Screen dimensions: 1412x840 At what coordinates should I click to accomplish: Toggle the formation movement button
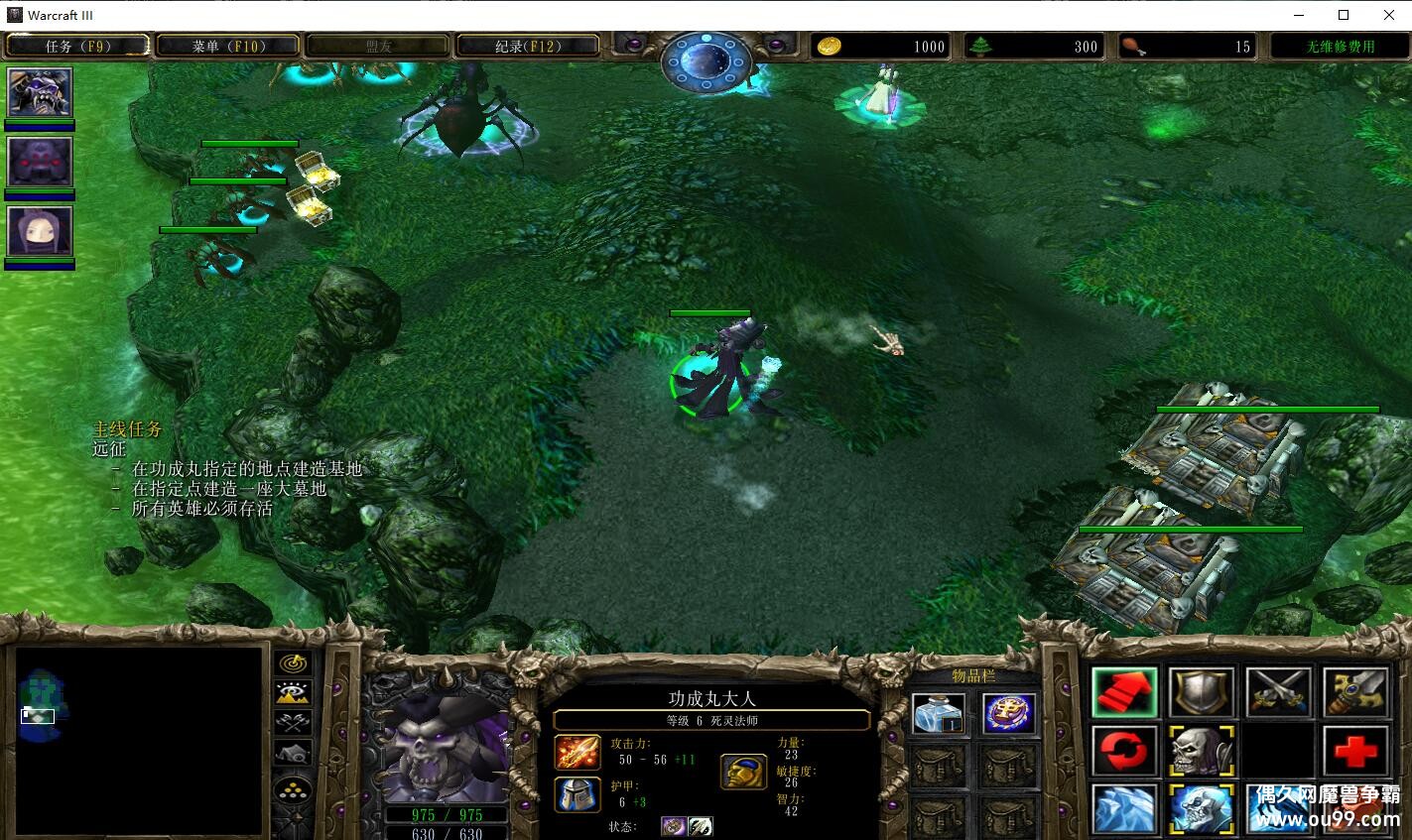click(x=295, y=788)
